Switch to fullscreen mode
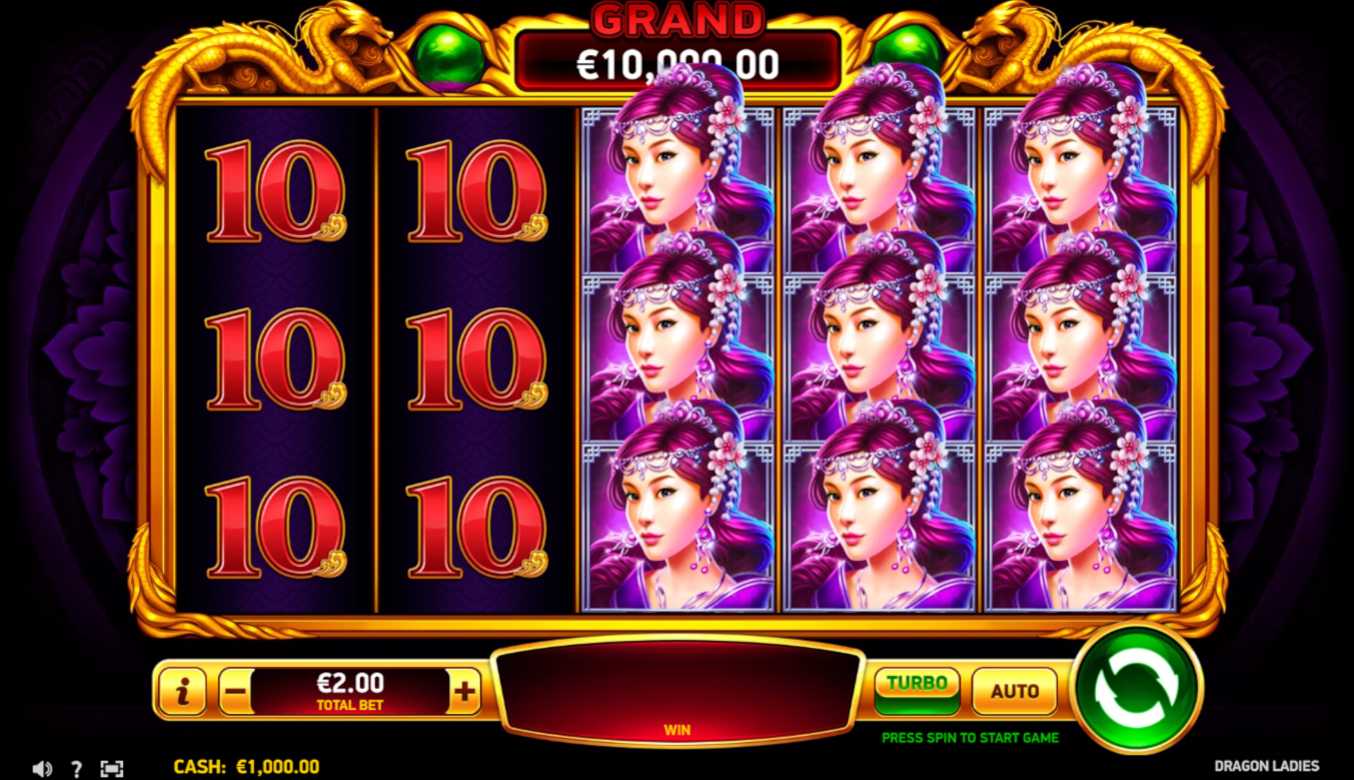This screenshot has width=1354, height=780. pos(112,769)
